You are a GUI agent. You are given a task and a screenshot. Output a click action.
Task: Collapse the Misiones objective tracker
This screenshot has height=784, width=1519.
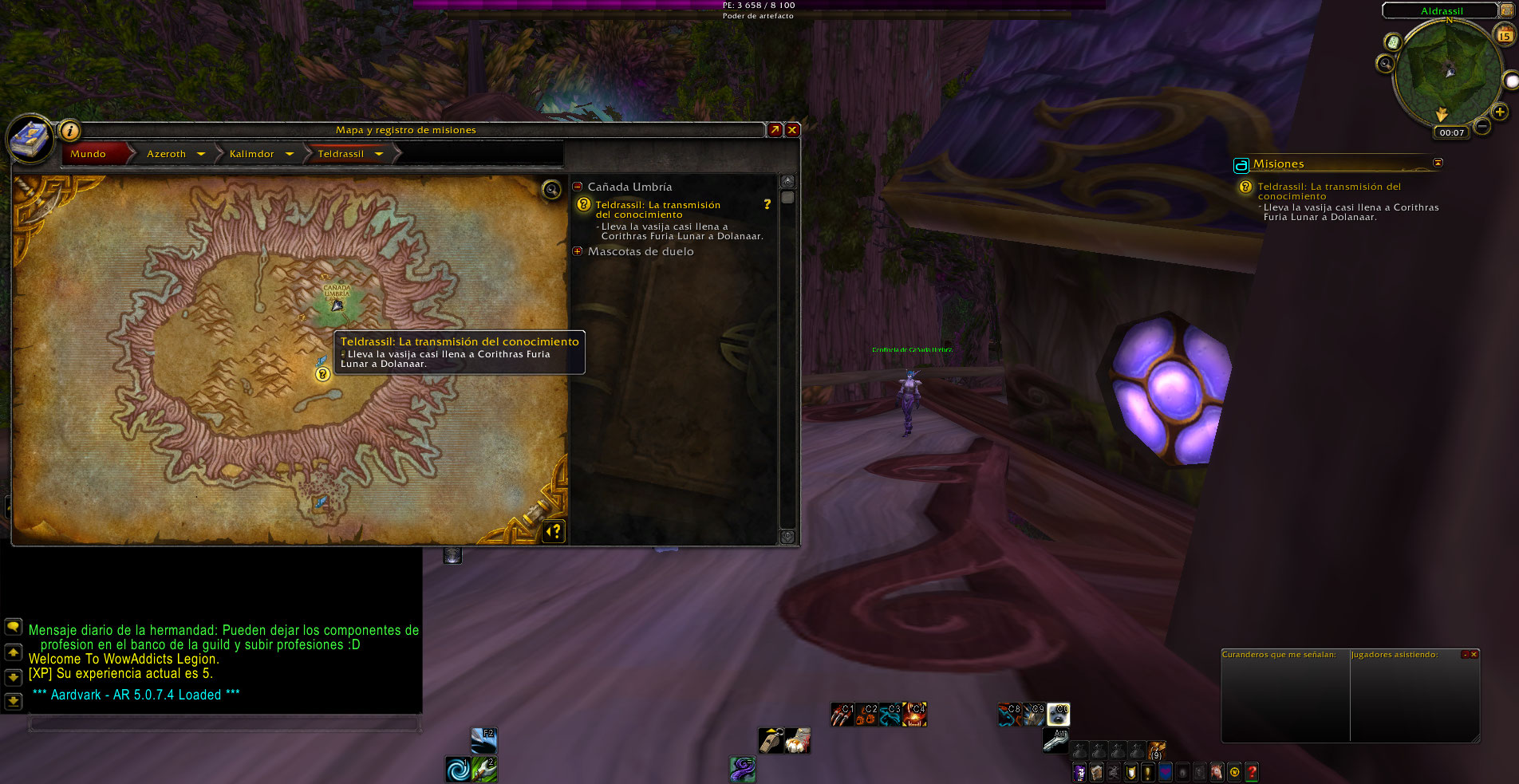pyautogui.click(x=1438, y=163)
